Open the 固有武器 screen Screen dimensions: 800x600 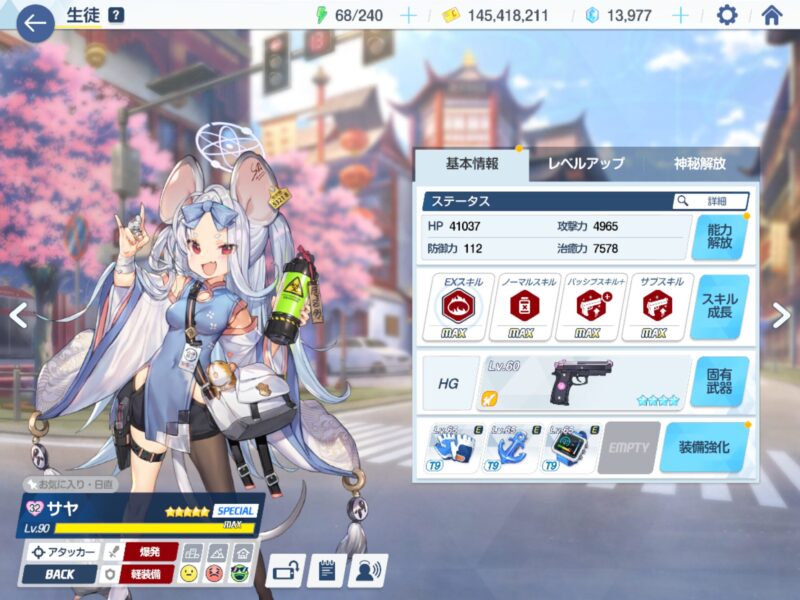pyautogui.click(x=719, y=382)
